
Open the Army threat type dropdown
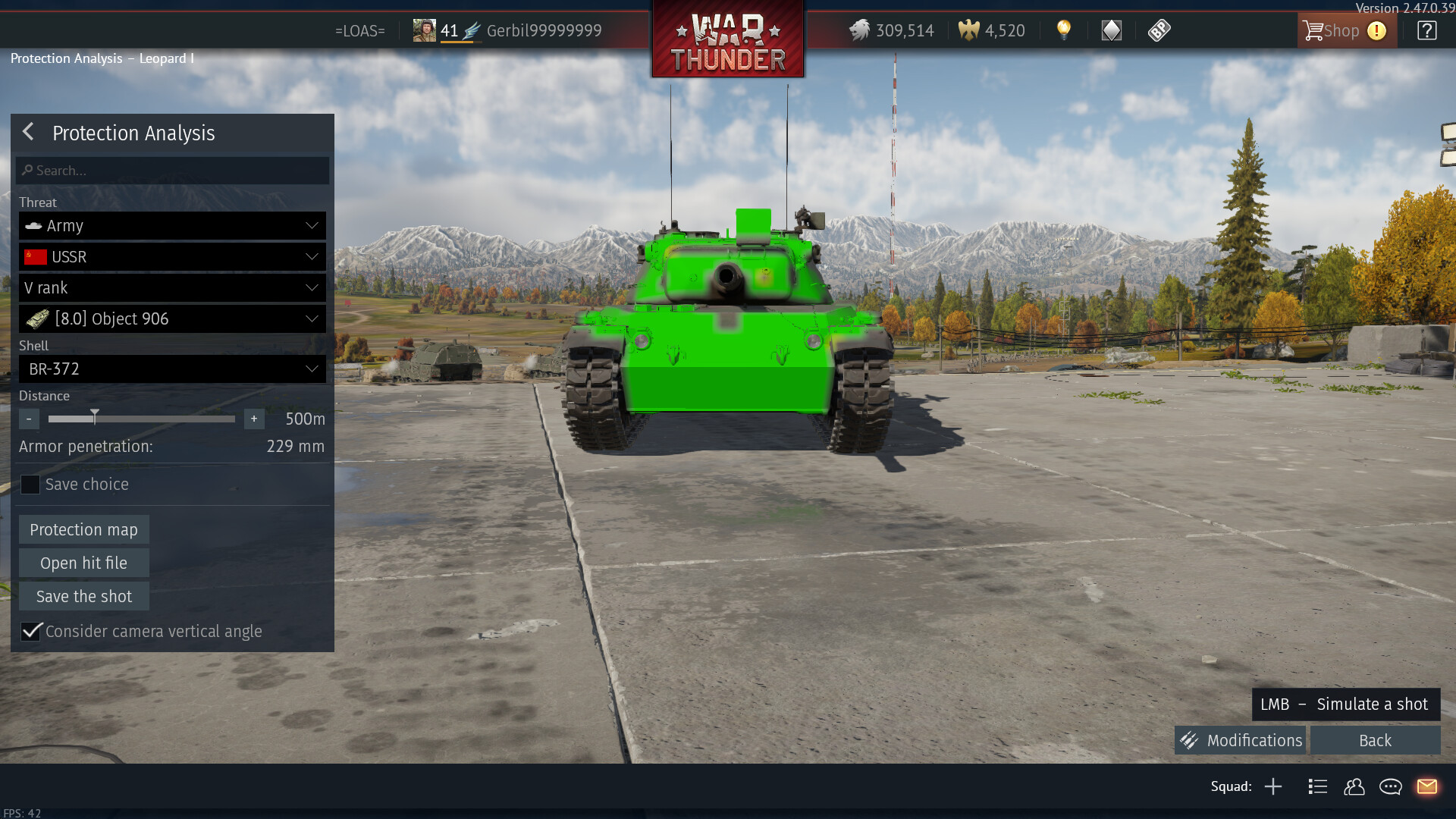173,226
